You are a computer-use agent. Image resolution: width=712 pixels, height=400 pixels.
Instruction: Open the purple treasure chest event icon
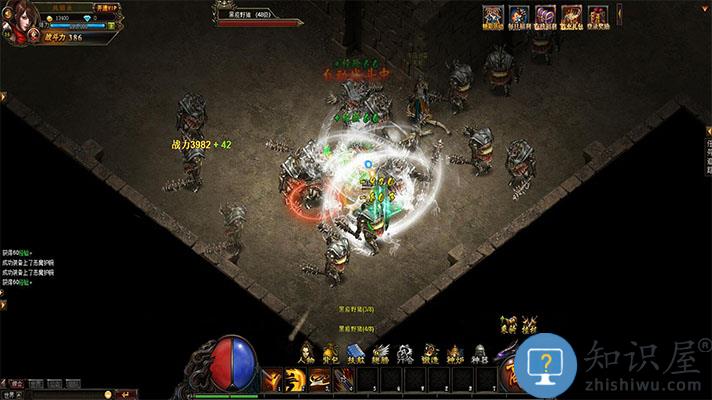pyautogui.click(x=545, y=17)
